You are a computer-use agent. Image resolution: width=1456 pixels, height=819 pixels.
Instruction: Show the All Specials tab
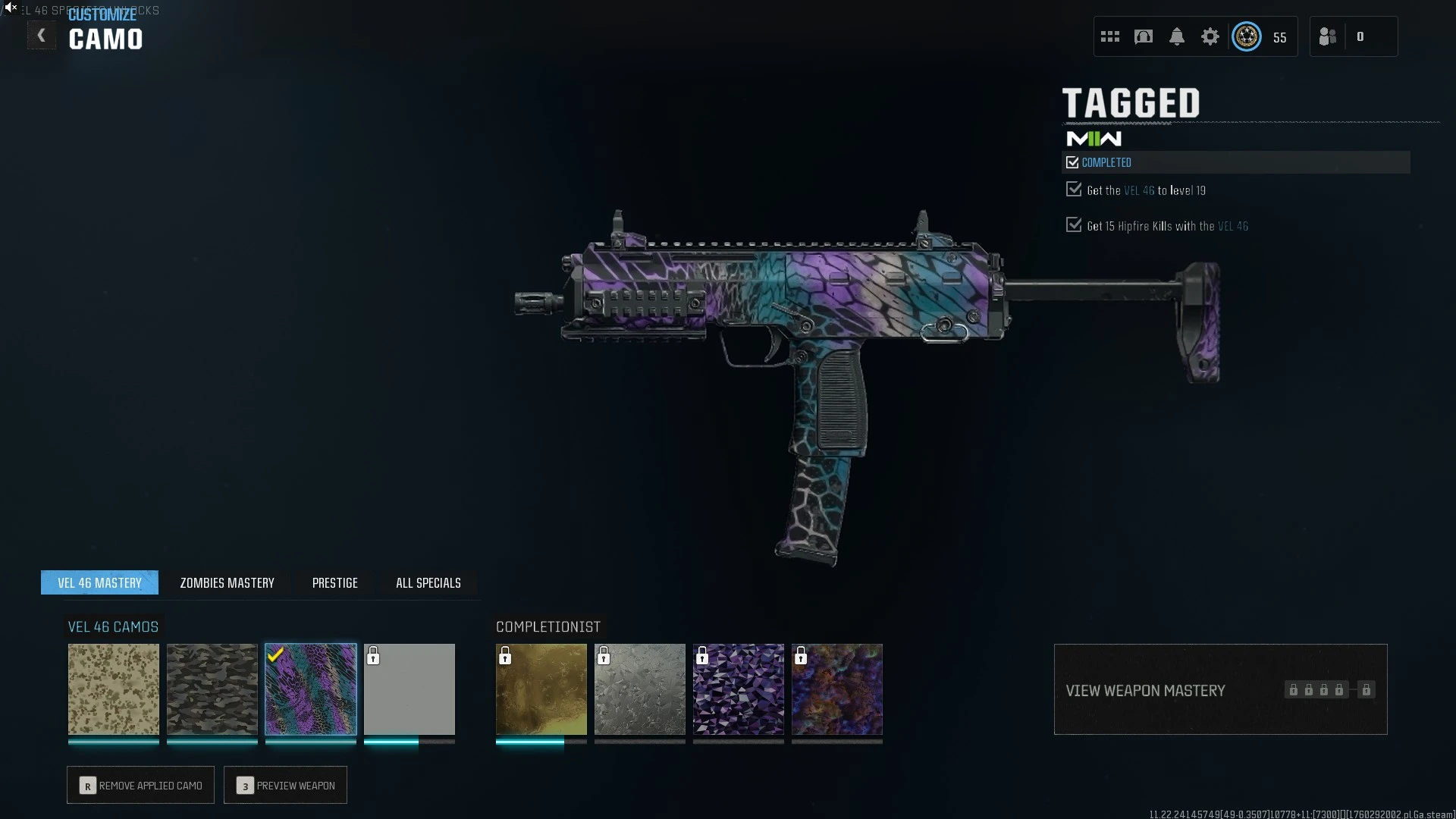(x=428, y=582)
